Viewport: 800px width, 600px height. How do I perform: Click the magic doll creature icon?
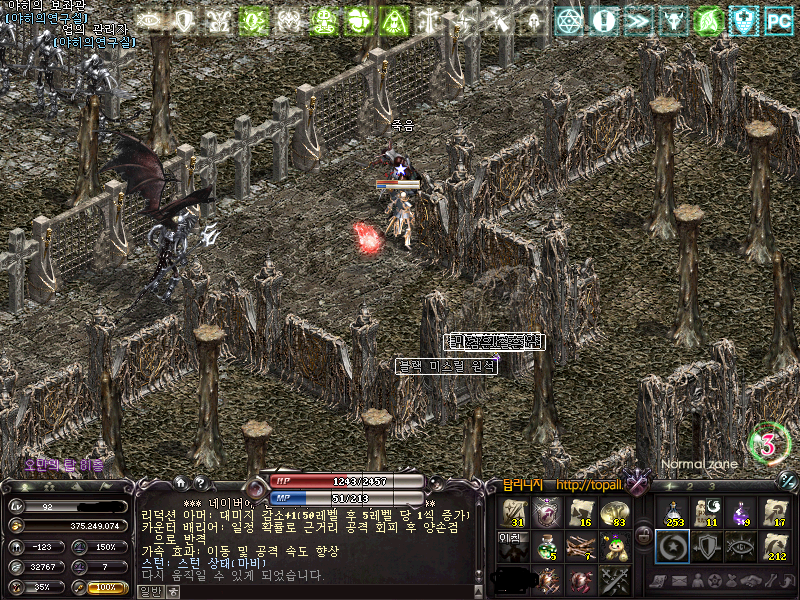tap(615, 546)
